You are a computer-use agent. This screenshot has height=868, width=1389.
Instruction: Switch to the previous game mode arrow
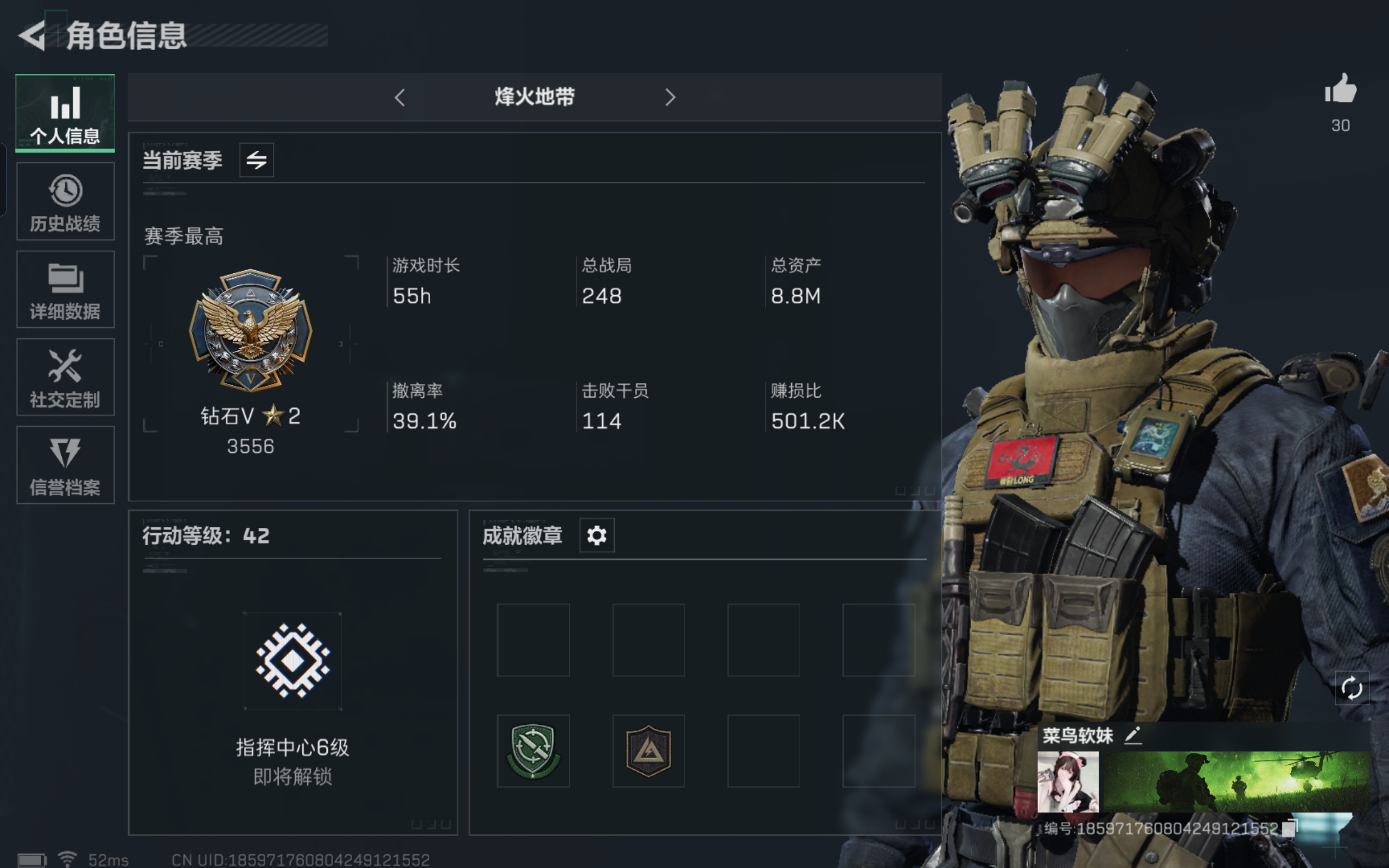point(399,98)
